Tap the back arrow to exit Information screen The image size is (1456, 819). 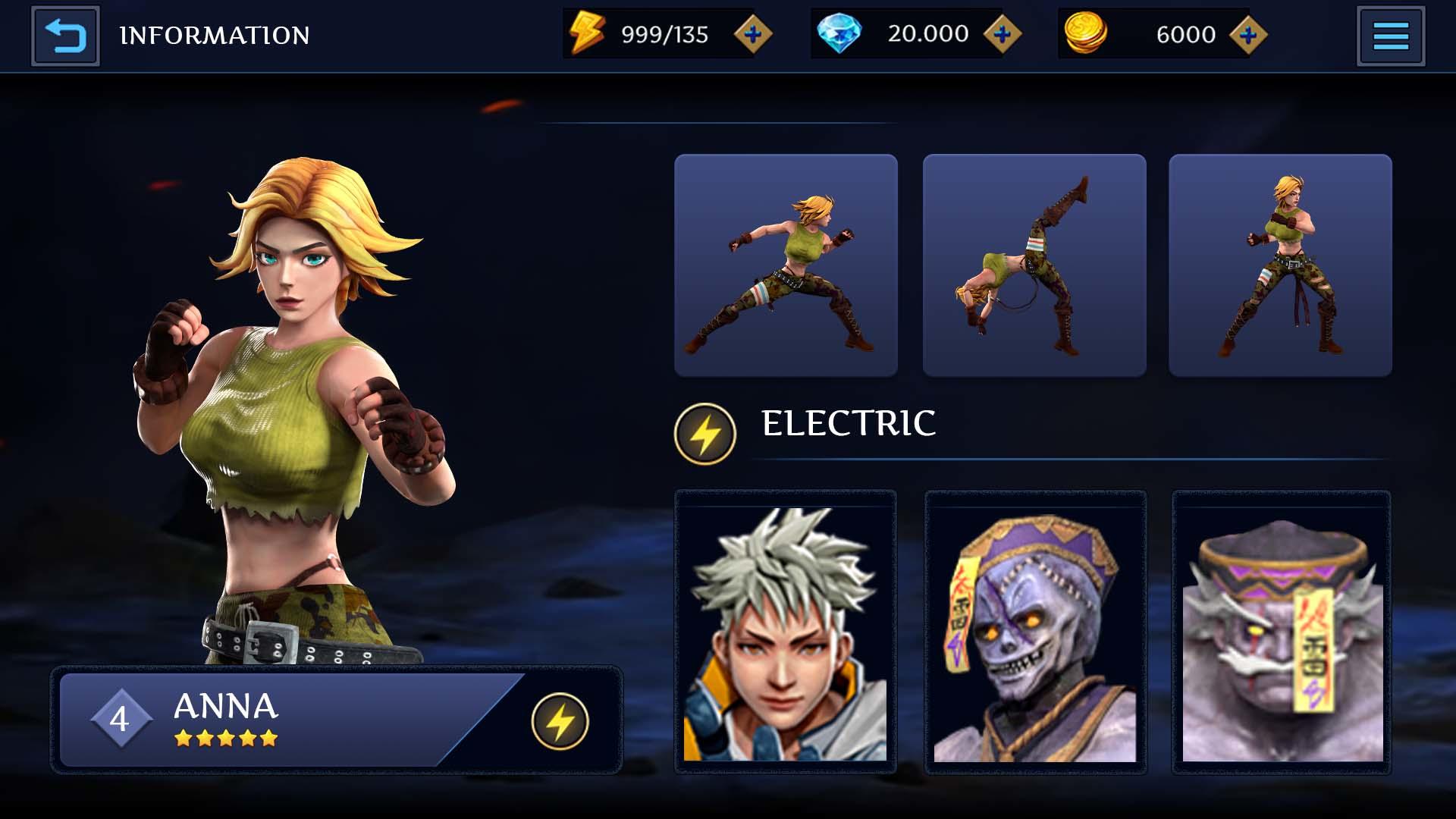click(64, 34)
